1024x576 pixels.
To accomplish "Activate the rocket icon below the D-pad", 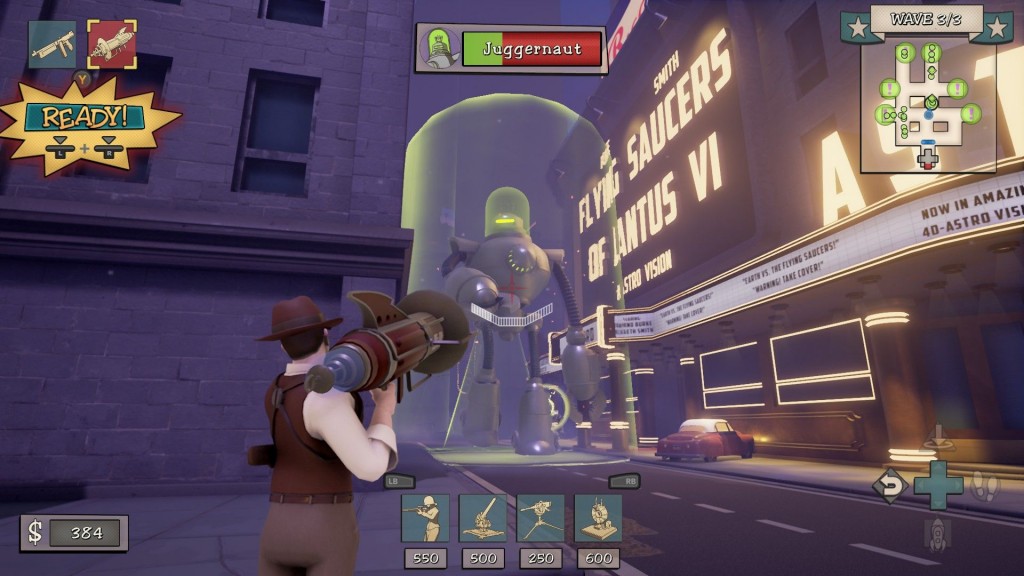I will coord(937,534).
